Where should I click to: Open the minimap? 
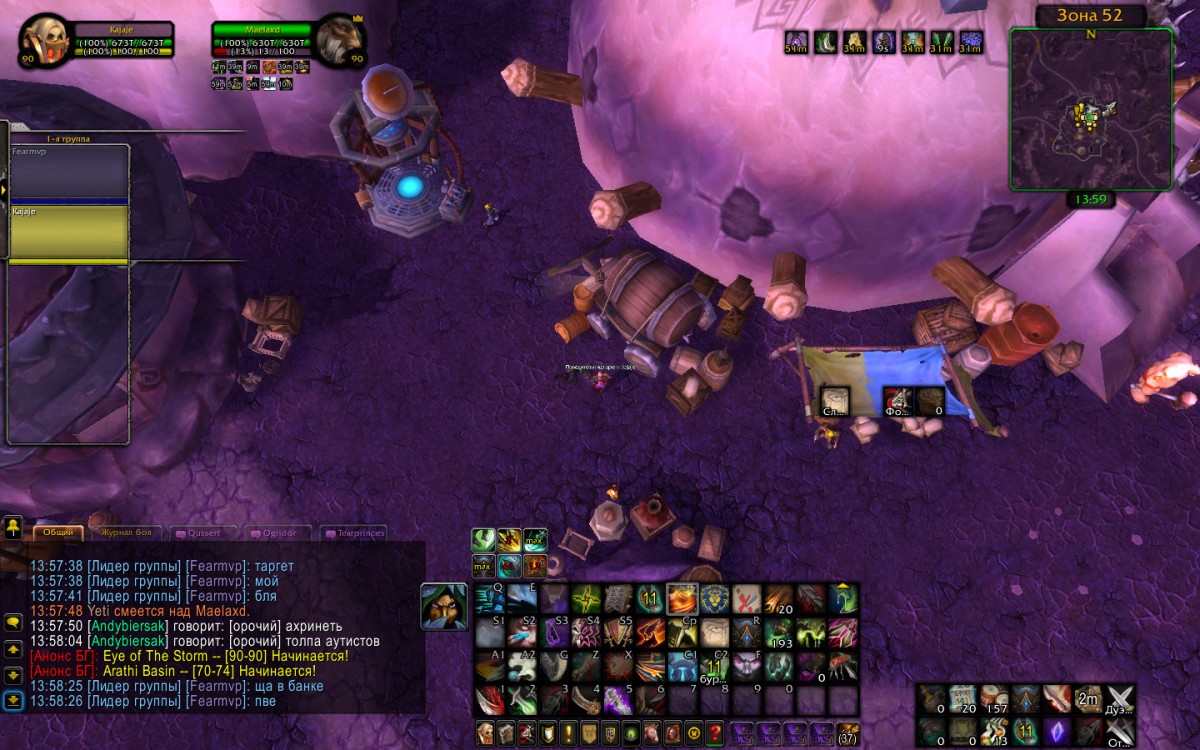[x=1090, y=110]
